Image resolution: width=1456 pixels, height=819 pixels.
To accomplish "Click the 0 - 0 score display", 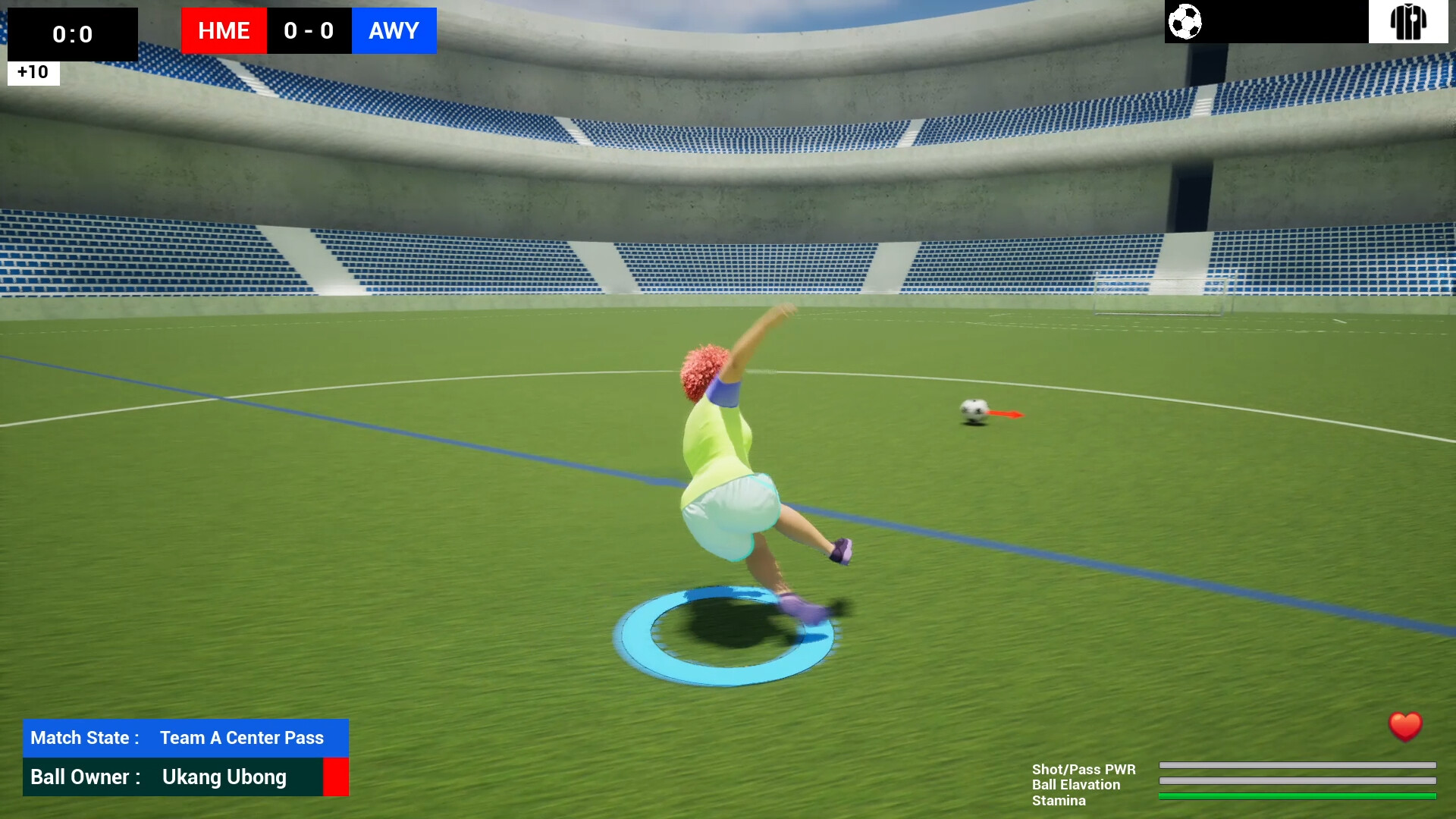I will pyautogui.click(x=309, y=31).
